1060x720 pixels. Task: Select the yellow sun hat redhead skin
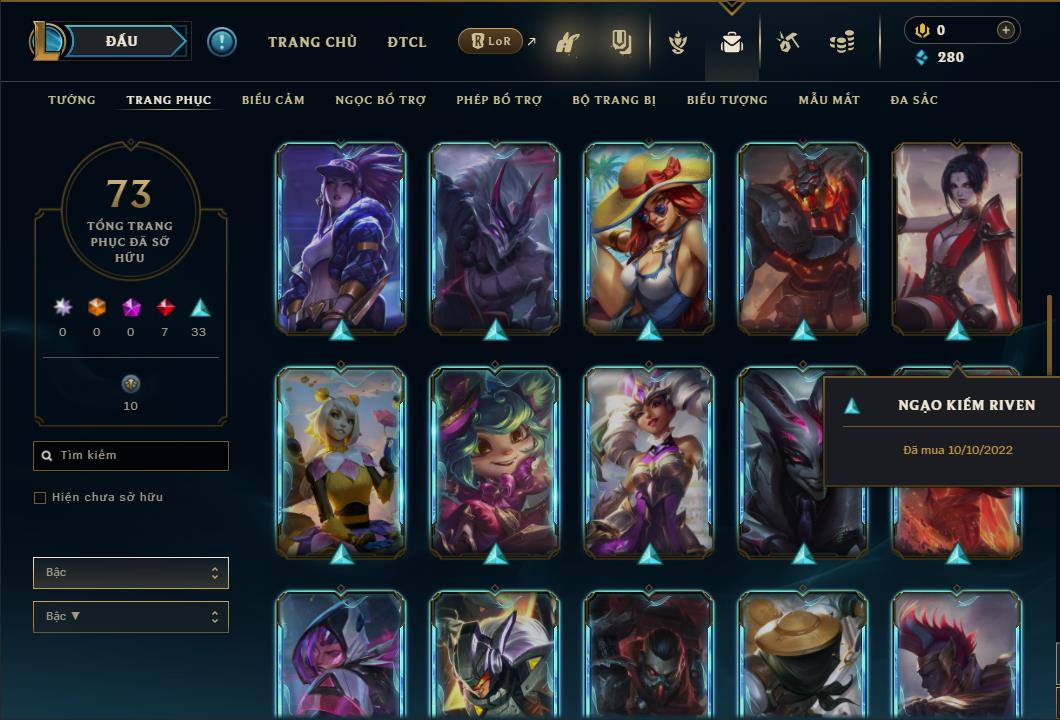pos(649,238)
